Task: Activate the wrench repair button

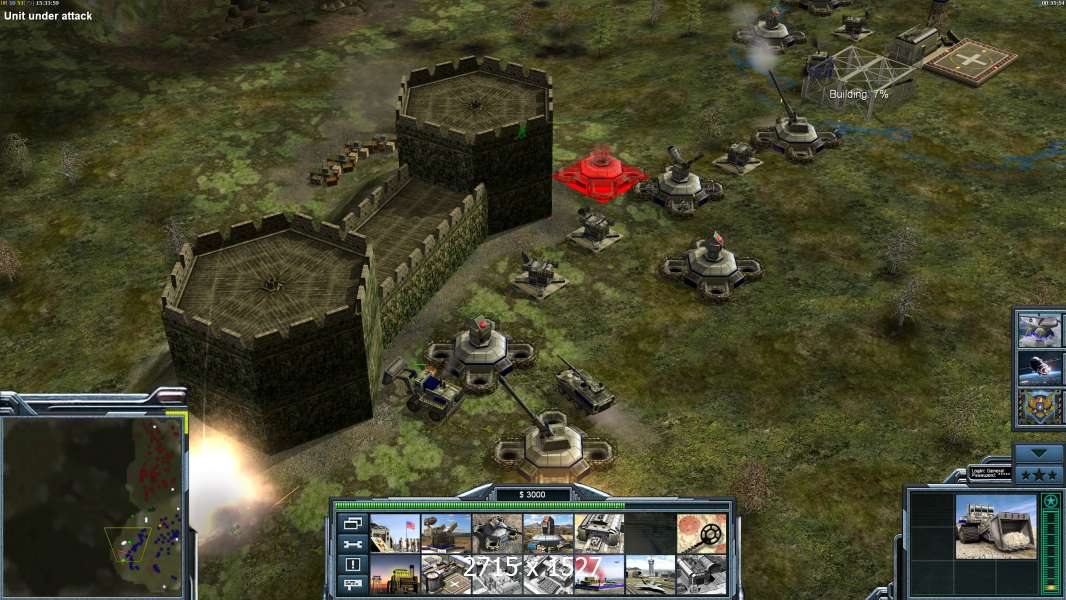Action: pos(352,544)
